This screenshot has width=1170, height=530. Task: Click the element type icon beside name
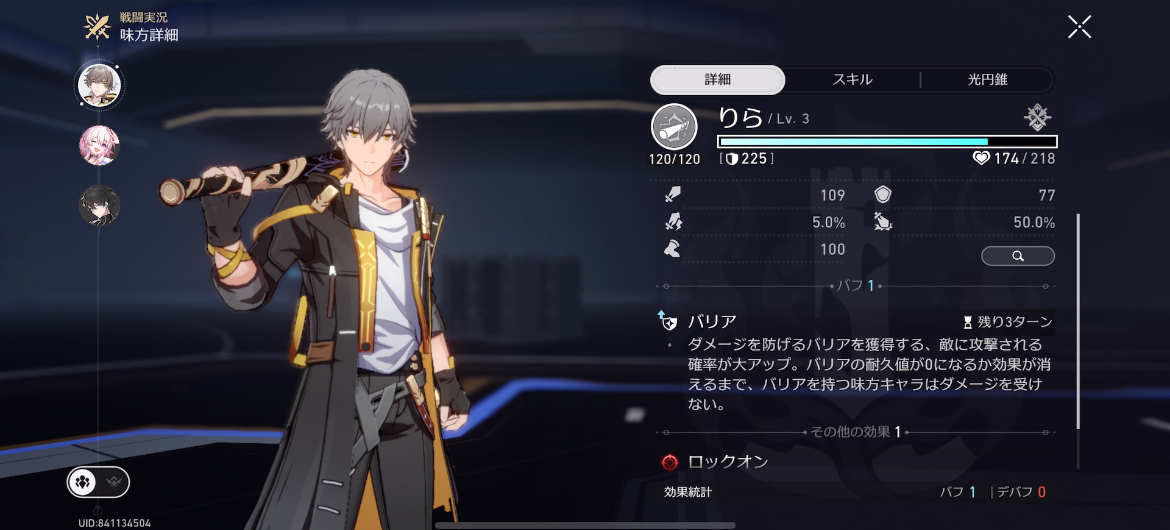pyautogui.click(x=1038, y=118)
